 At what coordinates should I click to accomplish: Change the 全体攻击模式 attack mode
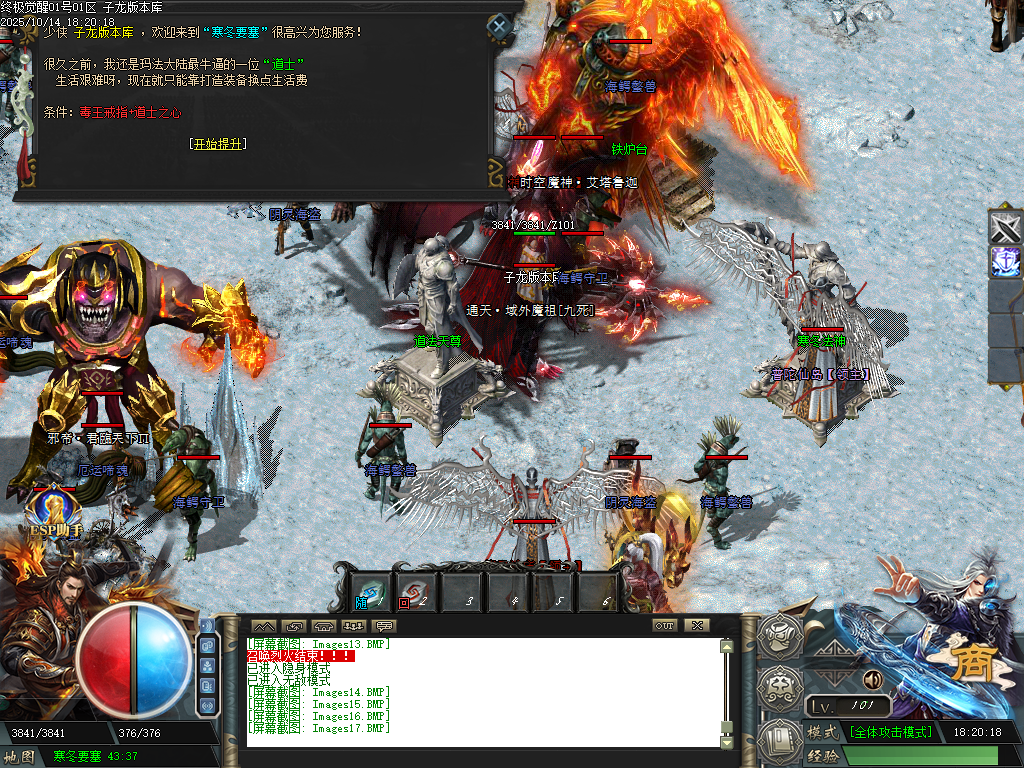click(x=890, y=732)
